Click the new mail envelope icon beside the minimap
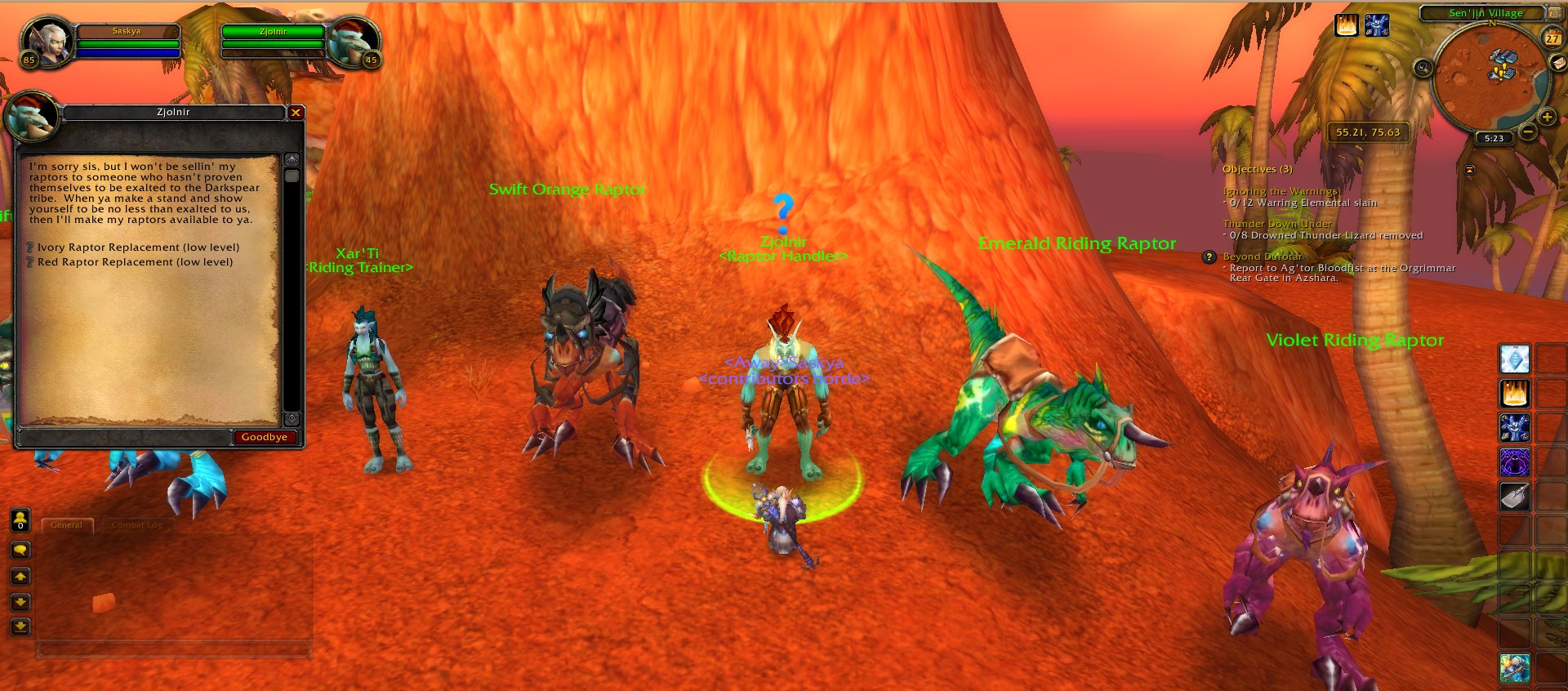Image resolution: width=1568 pixels, height=691 pixels. (1558, 64)
